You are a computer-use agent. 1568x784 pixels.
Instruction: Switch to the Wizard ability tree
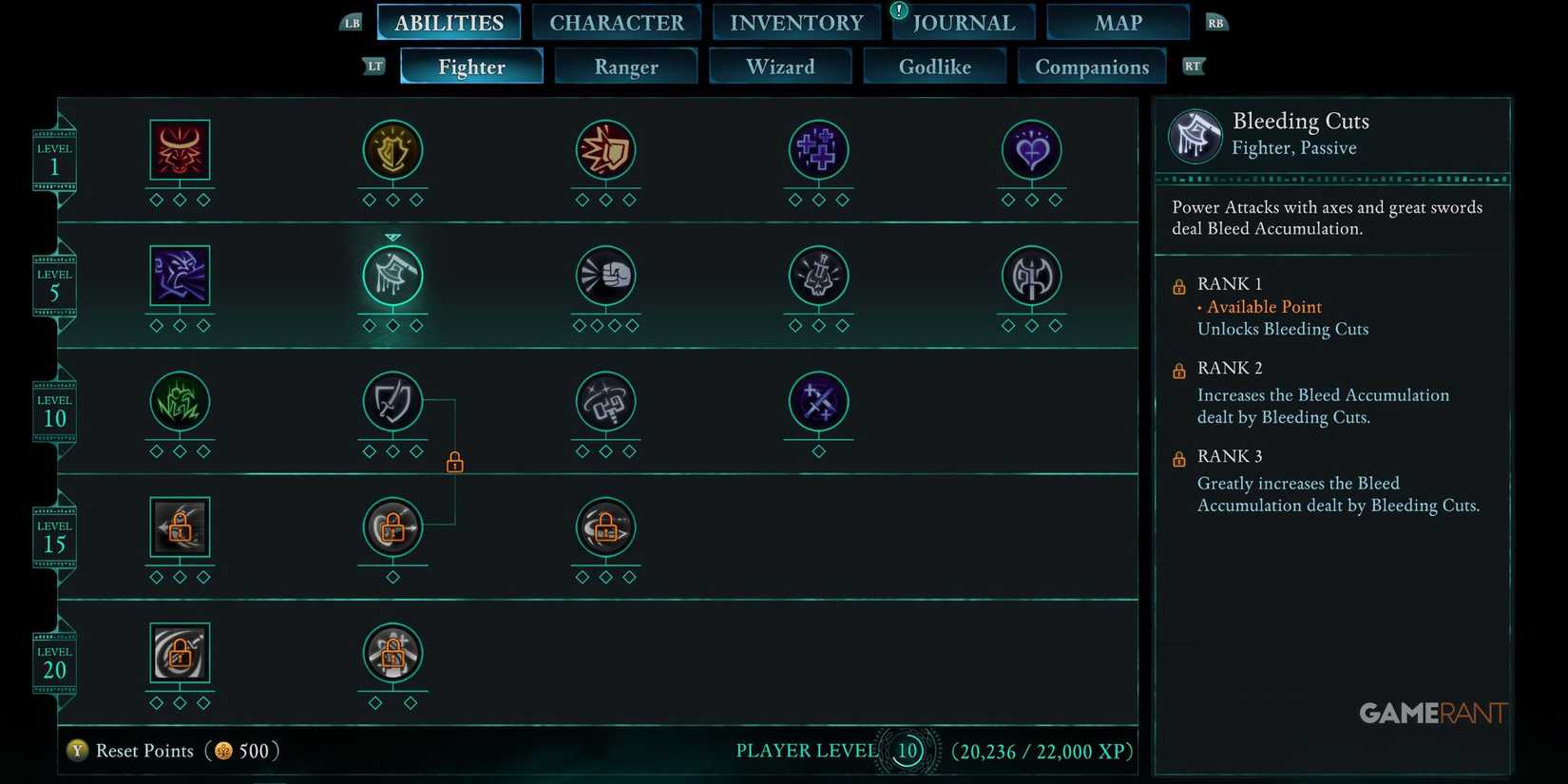(x=779, y=66)
